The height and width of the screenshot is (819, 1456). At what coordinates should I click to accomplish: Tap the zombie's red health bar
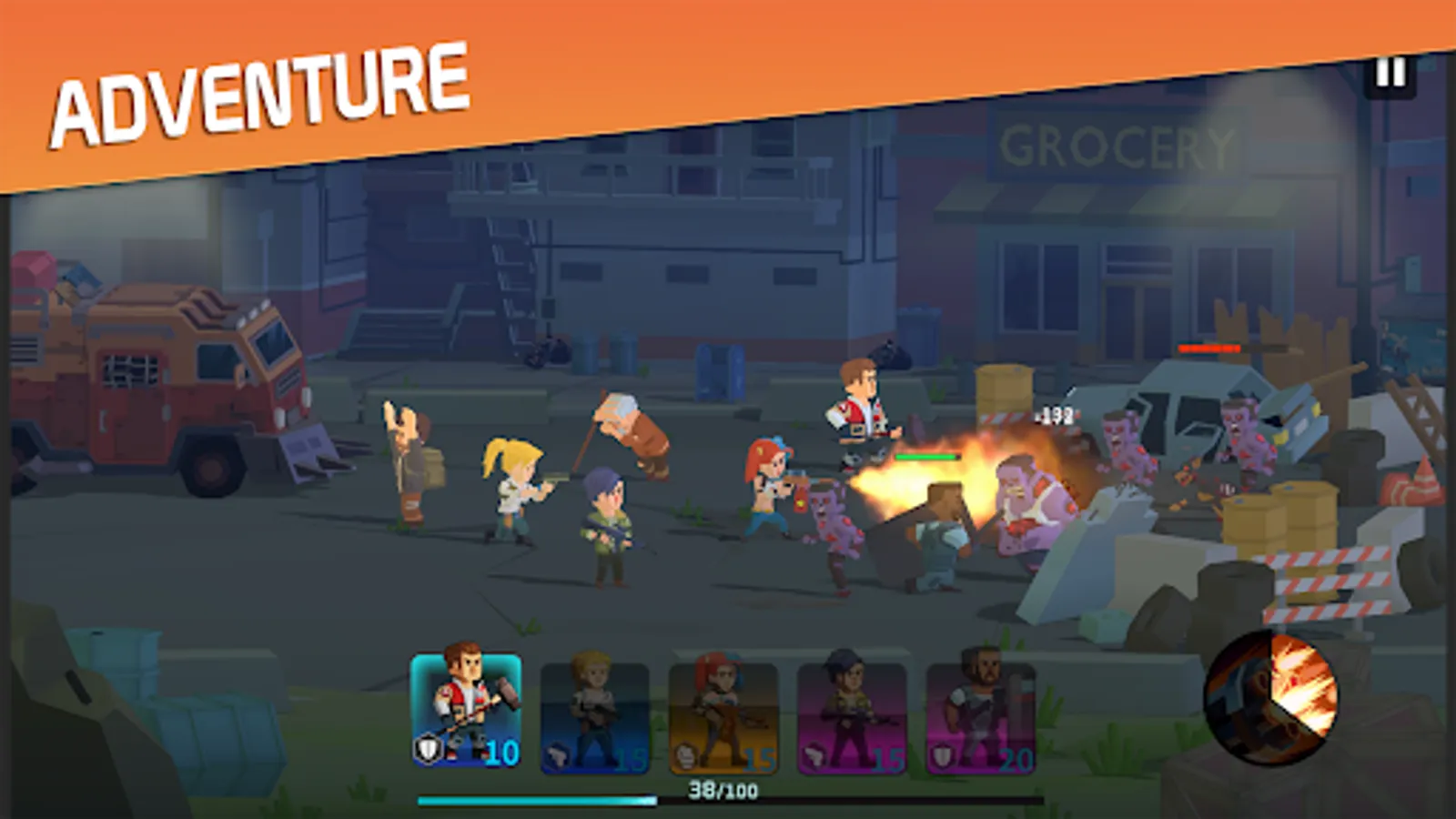(1210, 347)
